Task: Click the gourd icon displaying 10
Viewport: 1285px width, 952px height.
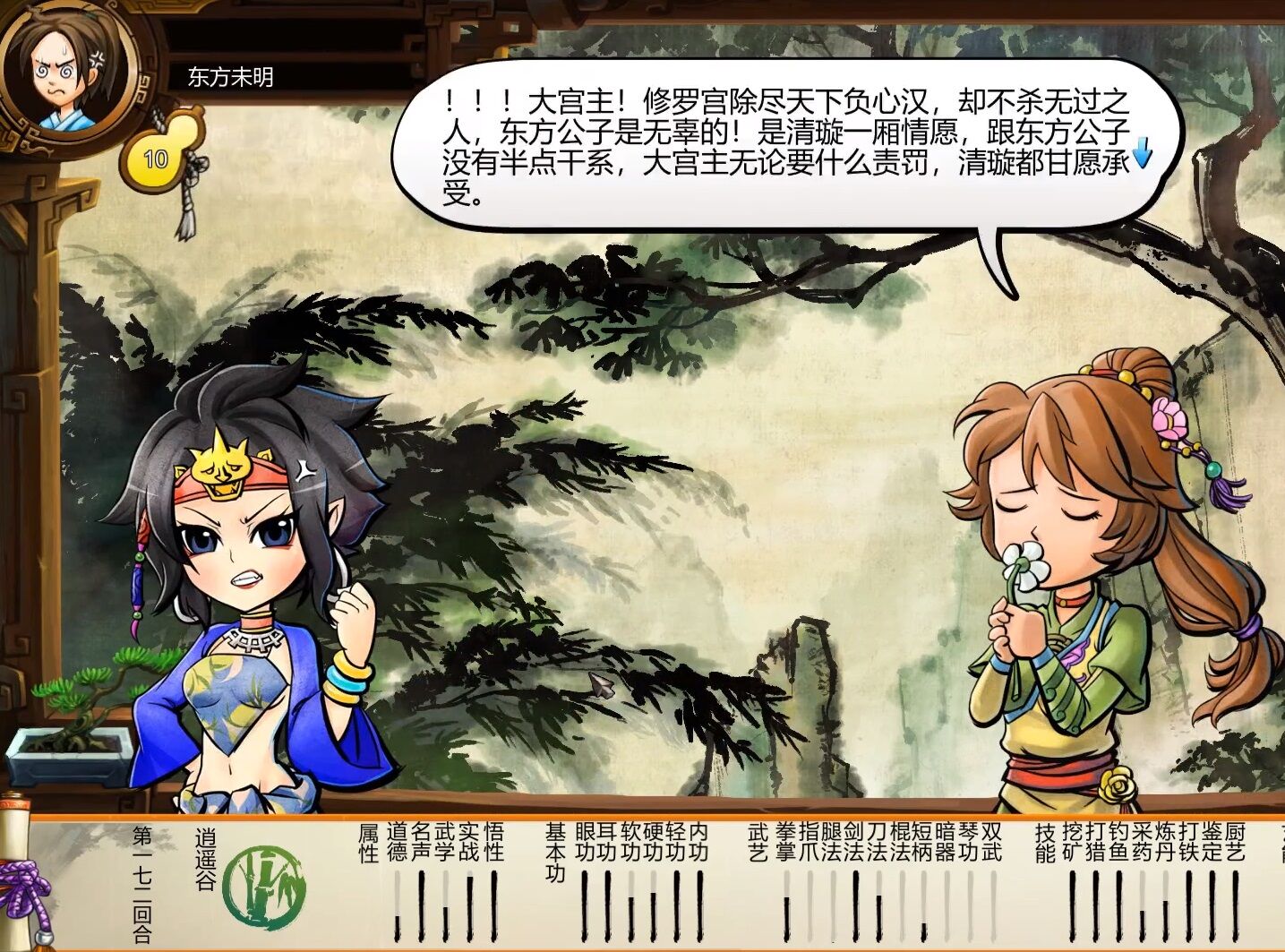Action: 155,155
